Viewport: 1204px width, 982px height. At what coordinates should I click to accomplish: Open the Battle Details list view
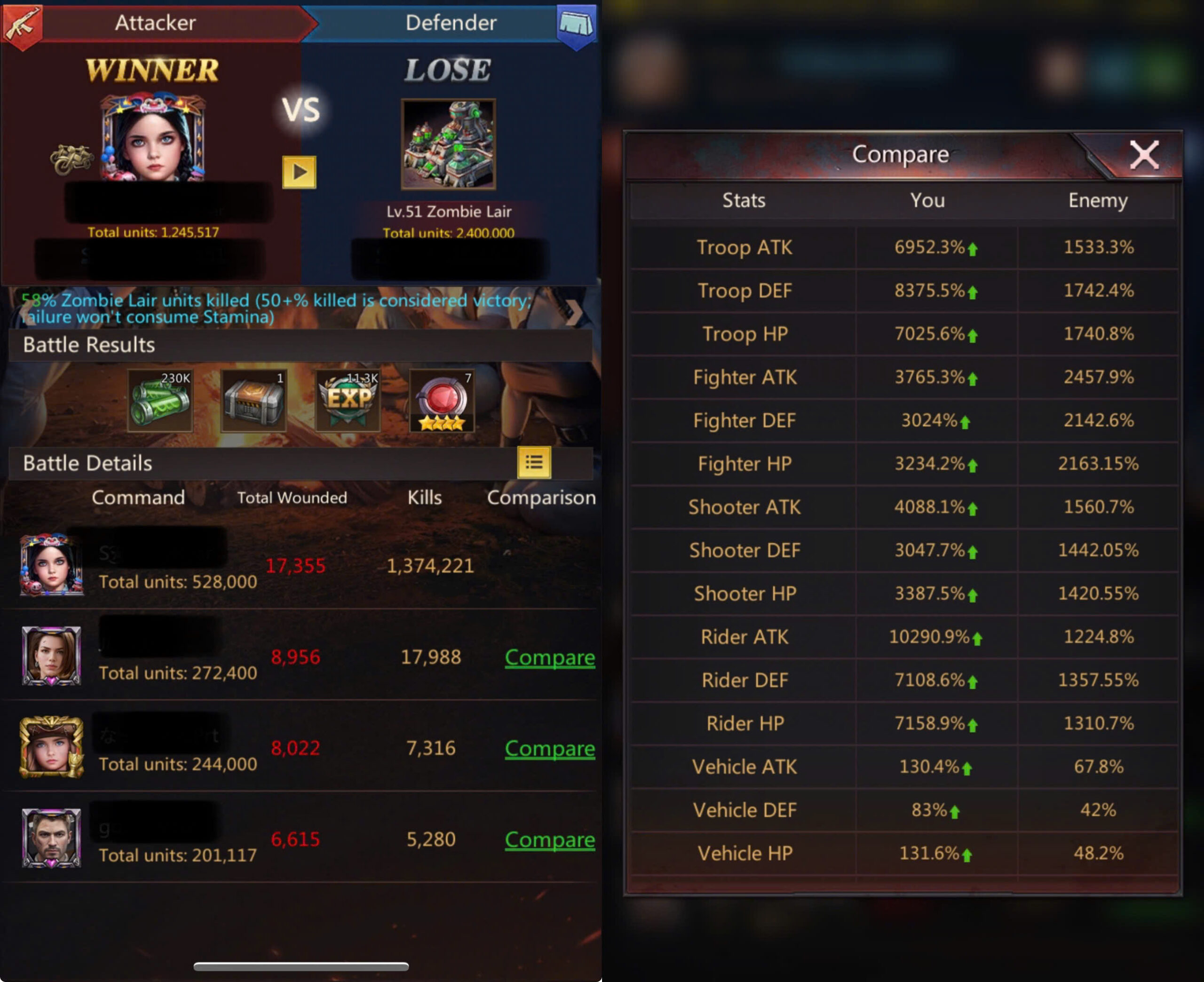click(534, 463)
